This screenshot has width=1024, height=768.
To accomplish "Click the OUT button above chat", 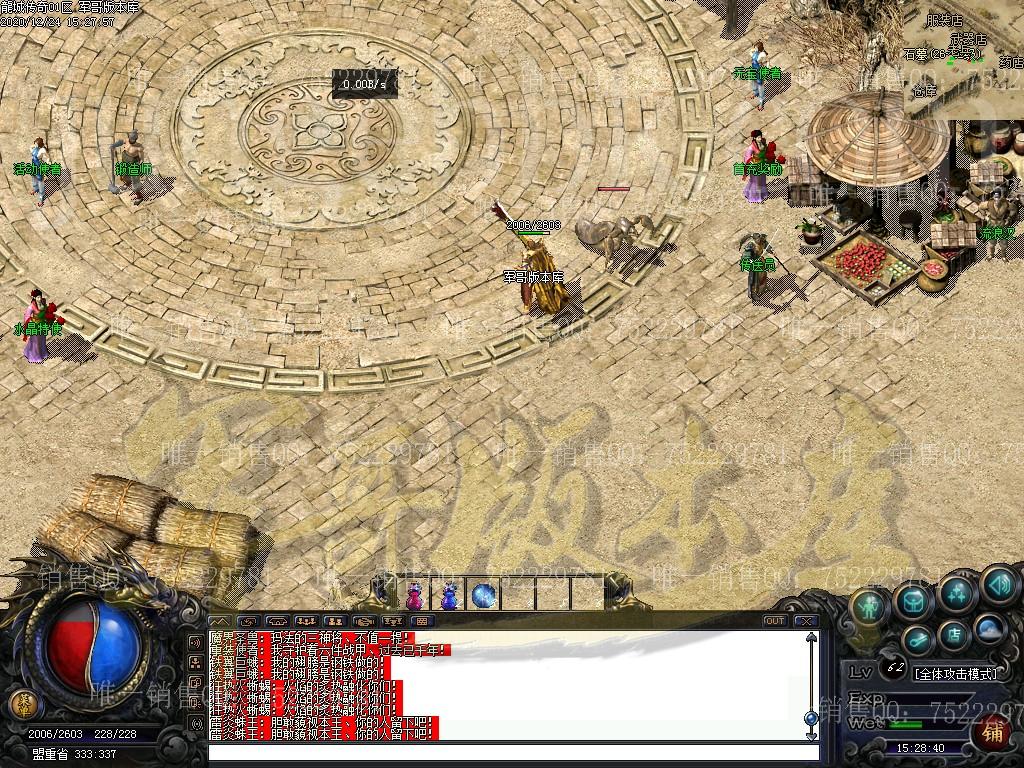I will 774,621.
